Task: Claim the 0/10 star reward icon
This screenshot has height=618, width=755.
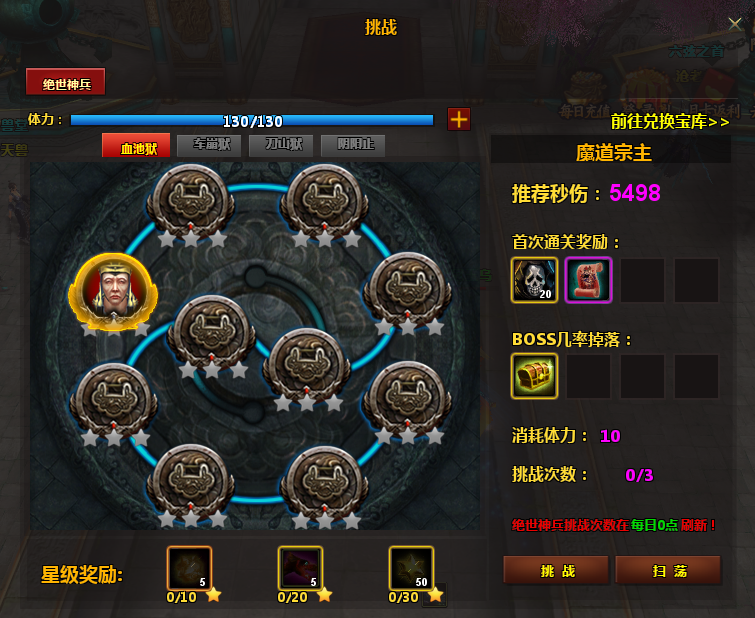Action: click(190, 568)
